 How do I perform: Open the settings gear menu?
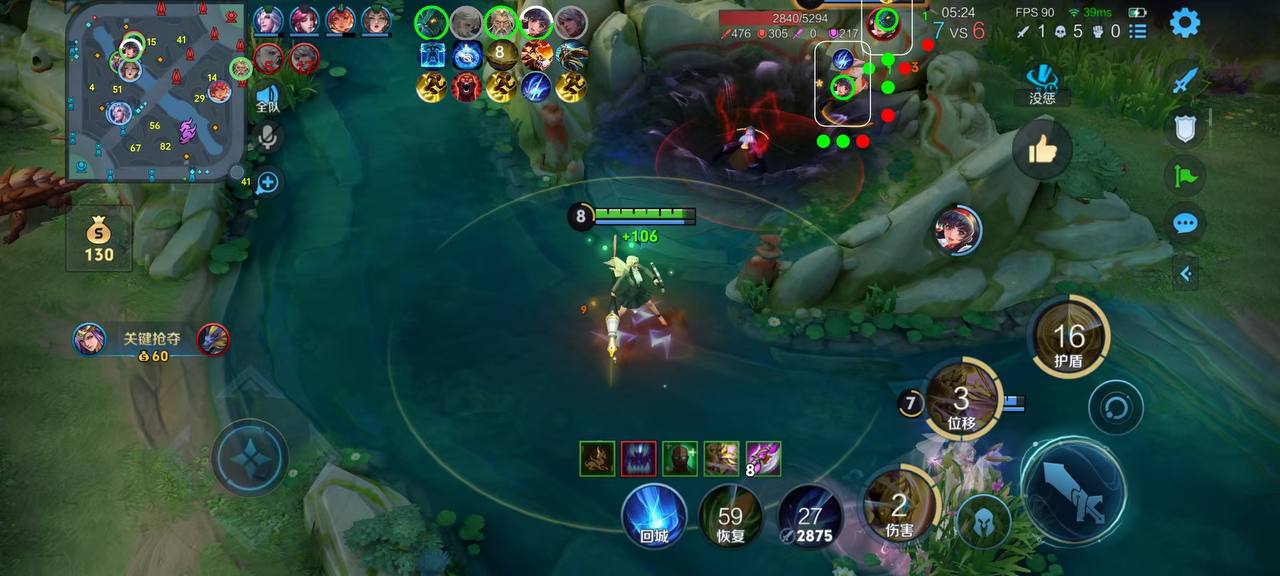click(1185, 22)
